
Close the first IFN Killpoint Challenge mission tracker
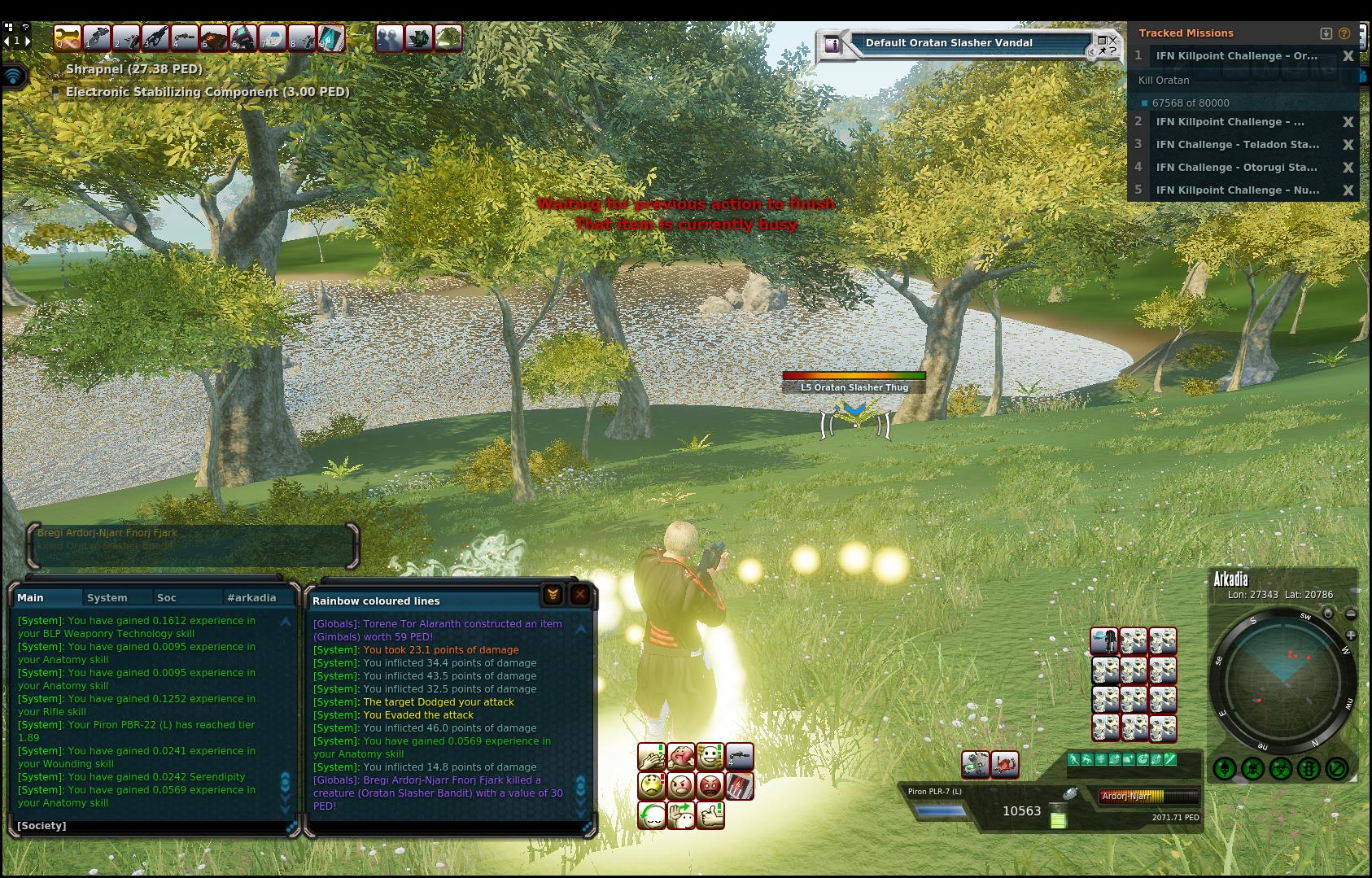point(1348,56)
